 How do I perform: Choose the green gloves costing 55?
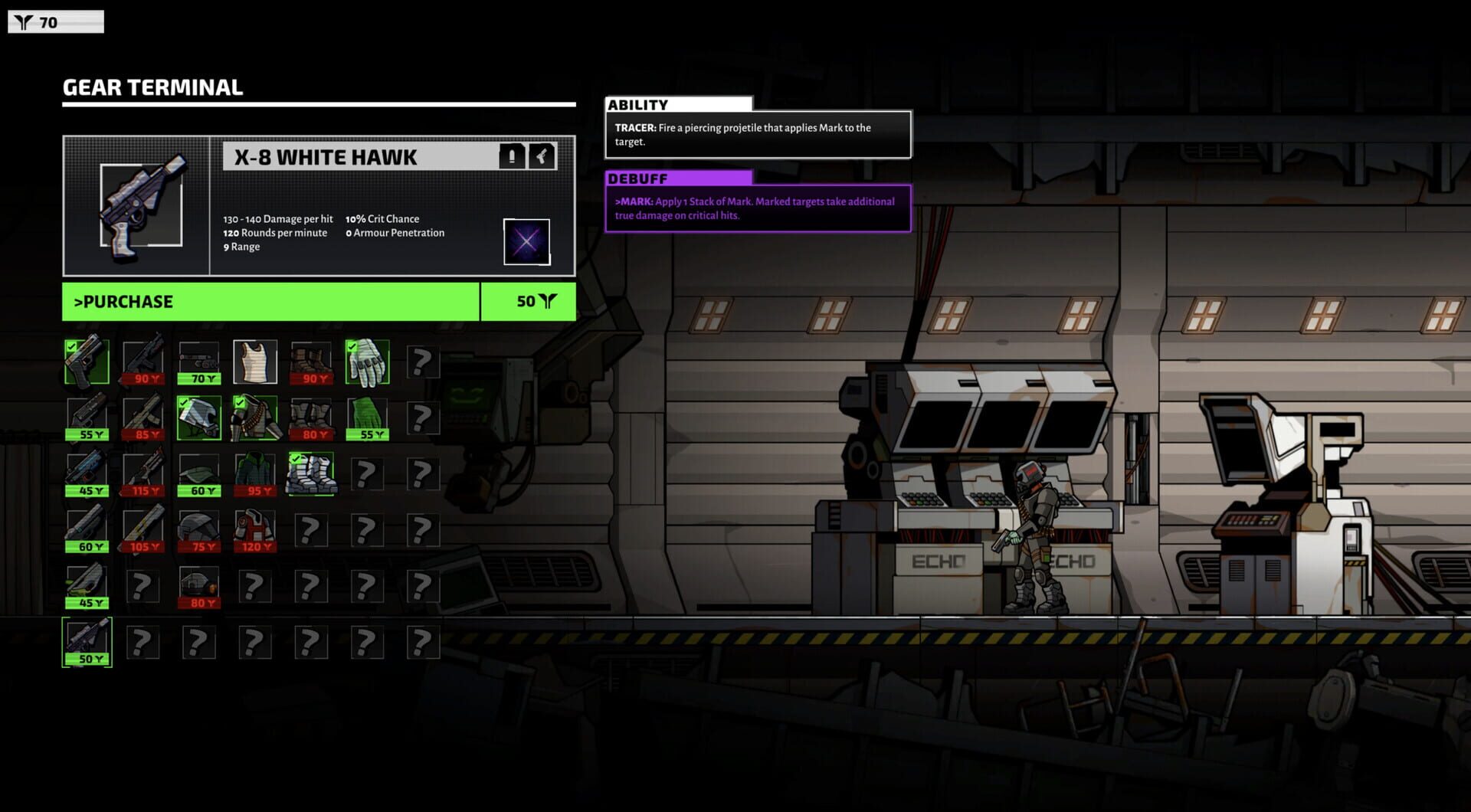click(x=367, y=418)
